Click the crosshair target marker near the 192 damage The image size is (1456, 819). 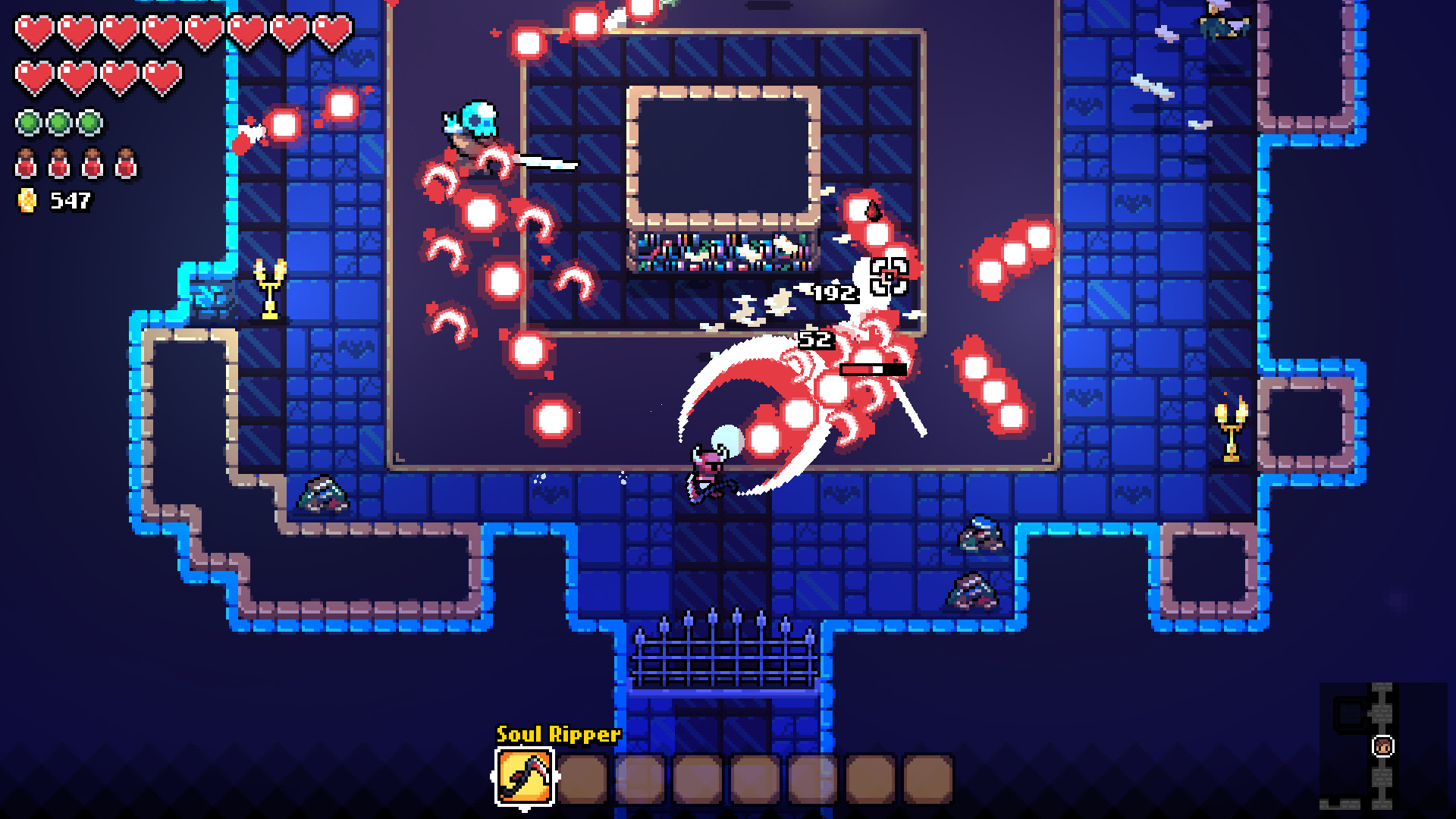tap(889, 276)
